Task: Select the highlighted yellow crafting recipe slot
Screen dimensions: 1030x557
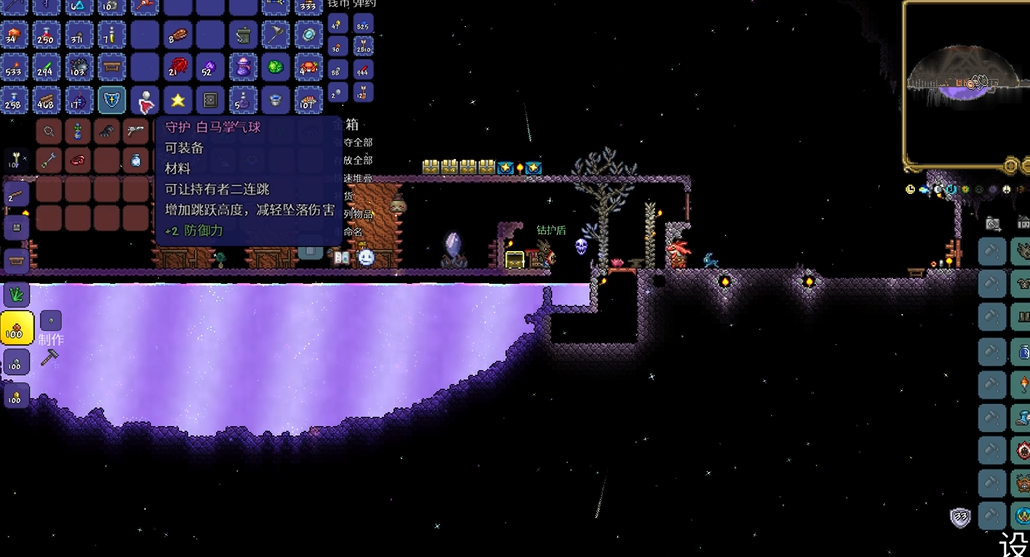Action: (x=16, y=328)
